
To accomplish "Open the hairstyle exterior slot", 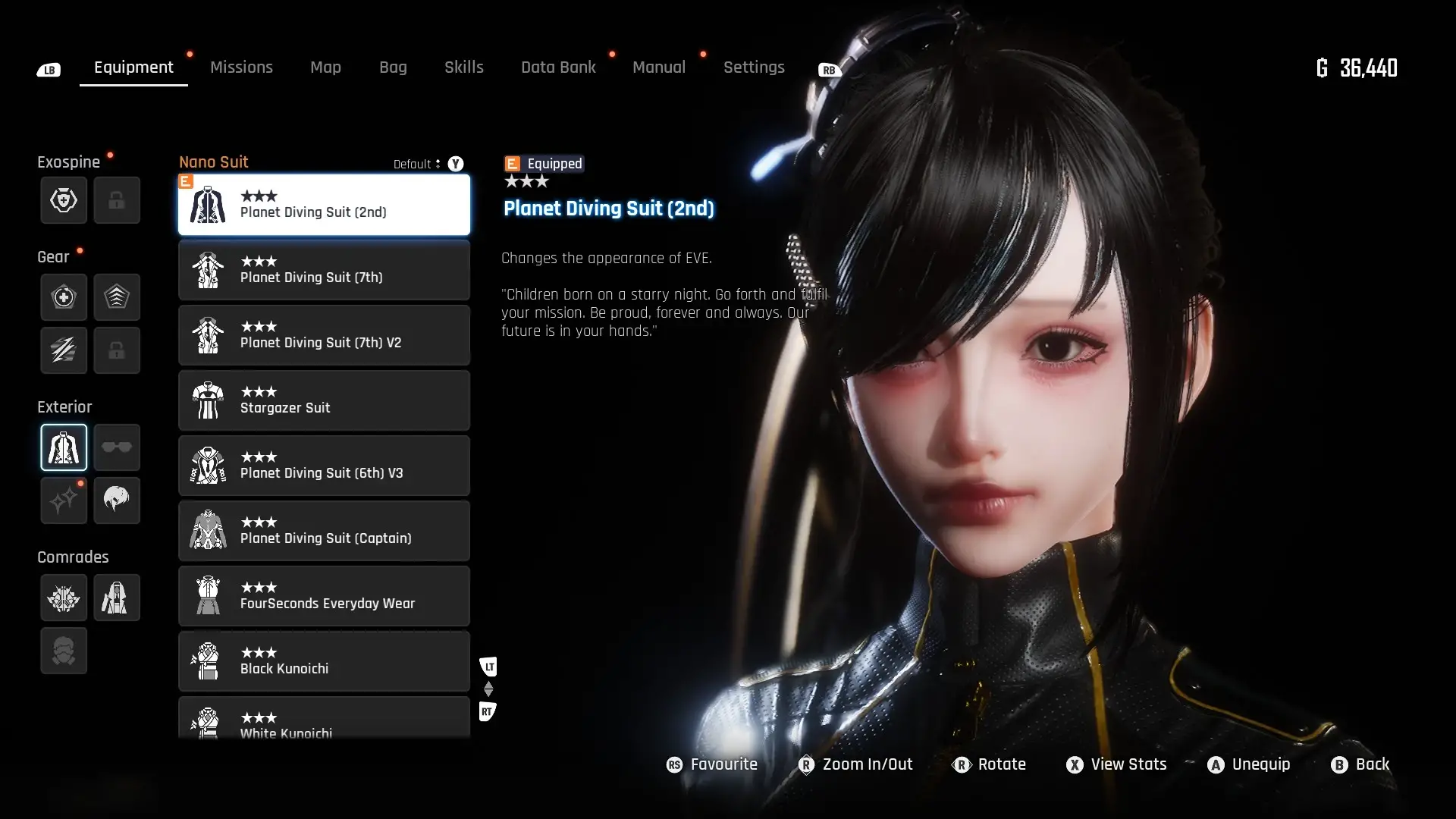I will point(117,500).
